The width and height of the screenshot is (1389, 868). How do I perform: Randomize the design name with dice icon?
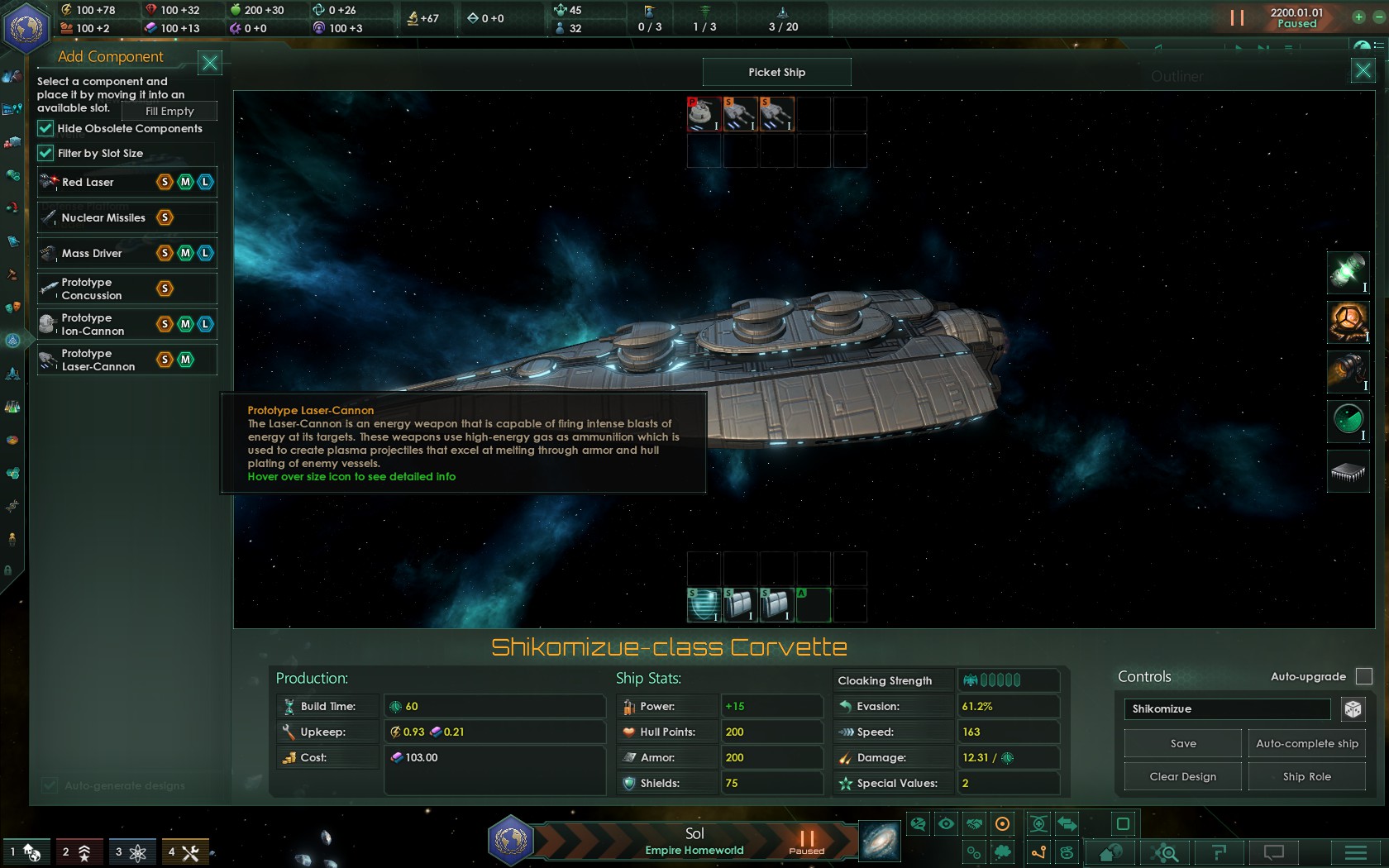(1353, 709)
